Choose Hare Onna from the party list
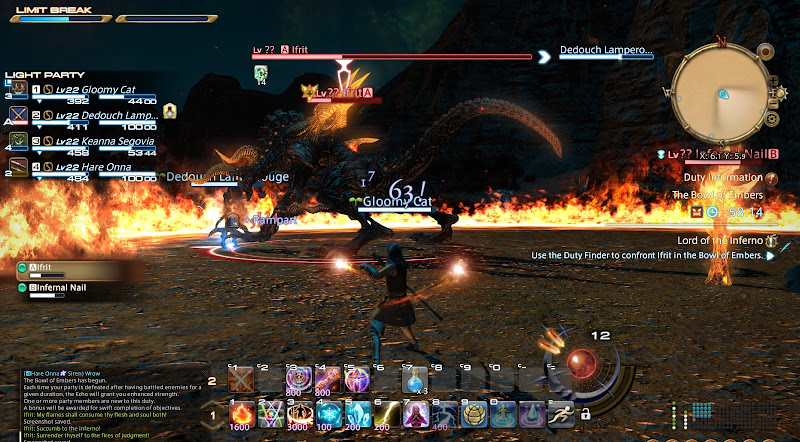800x442 pixels. coord(95,166)
